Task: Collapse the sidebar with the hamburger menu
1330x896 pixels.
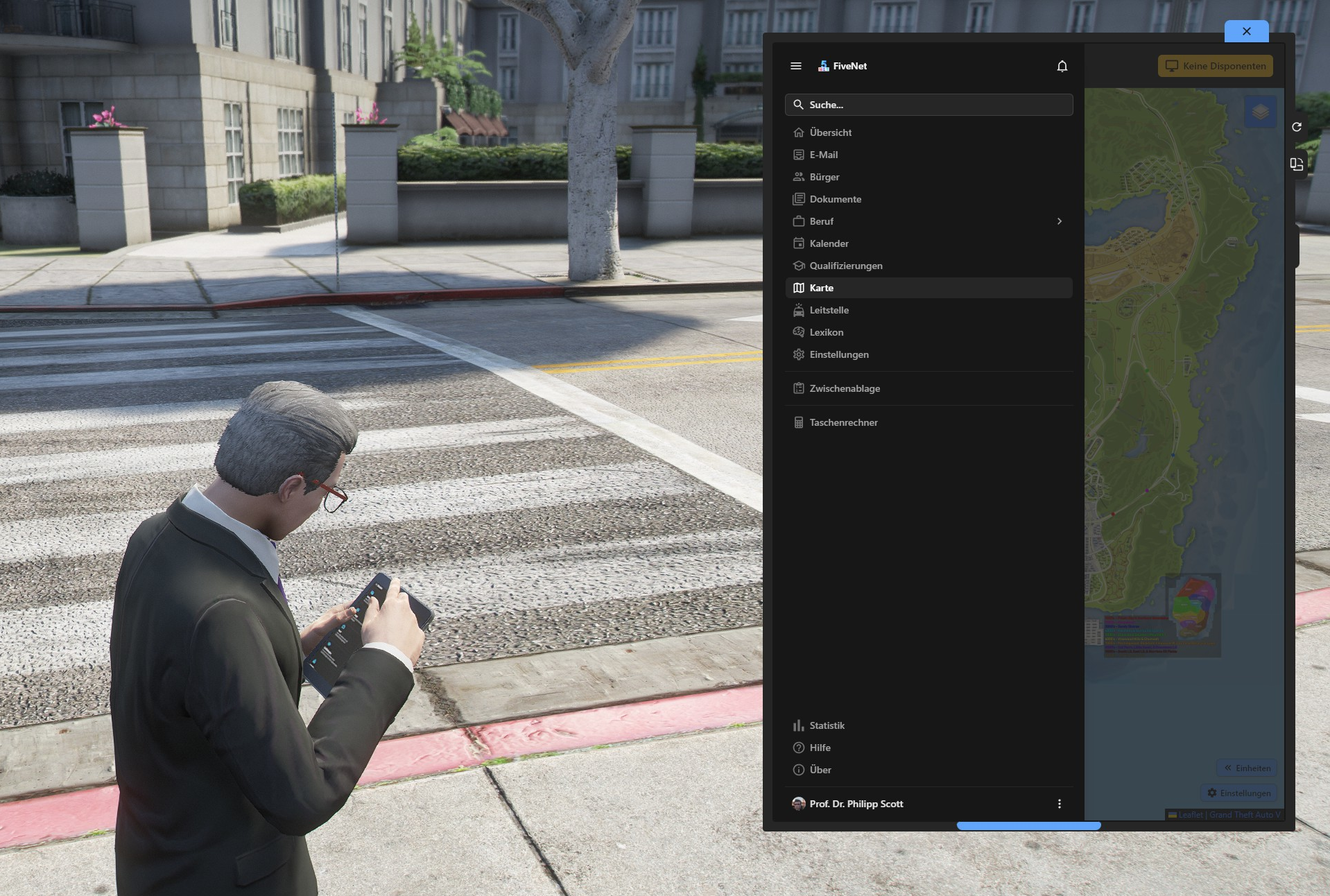Action: point(795,66)
